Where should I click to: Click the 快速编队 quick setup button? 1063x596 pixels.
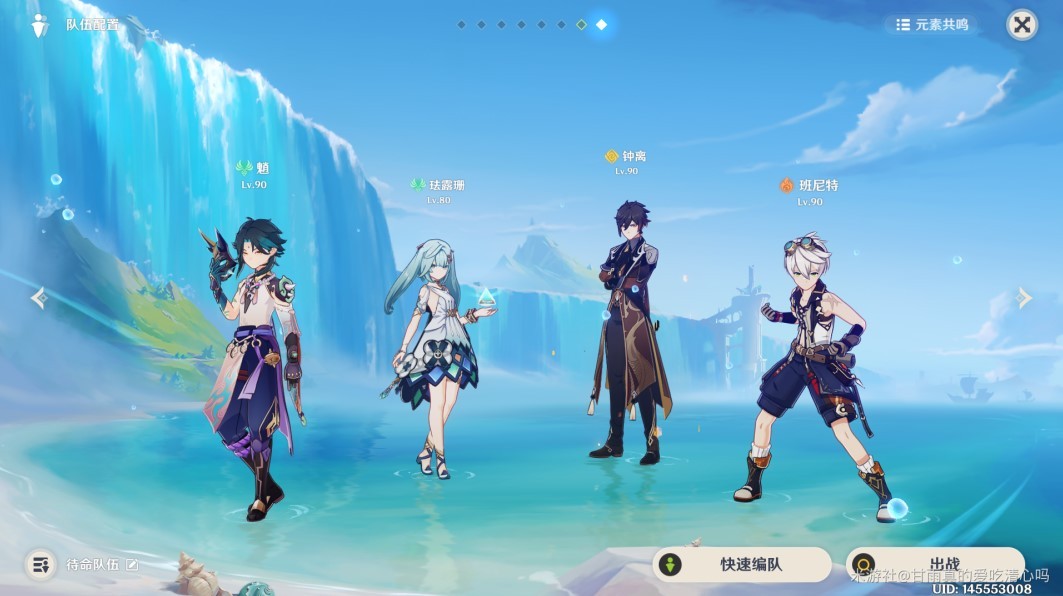pos(741,564)
